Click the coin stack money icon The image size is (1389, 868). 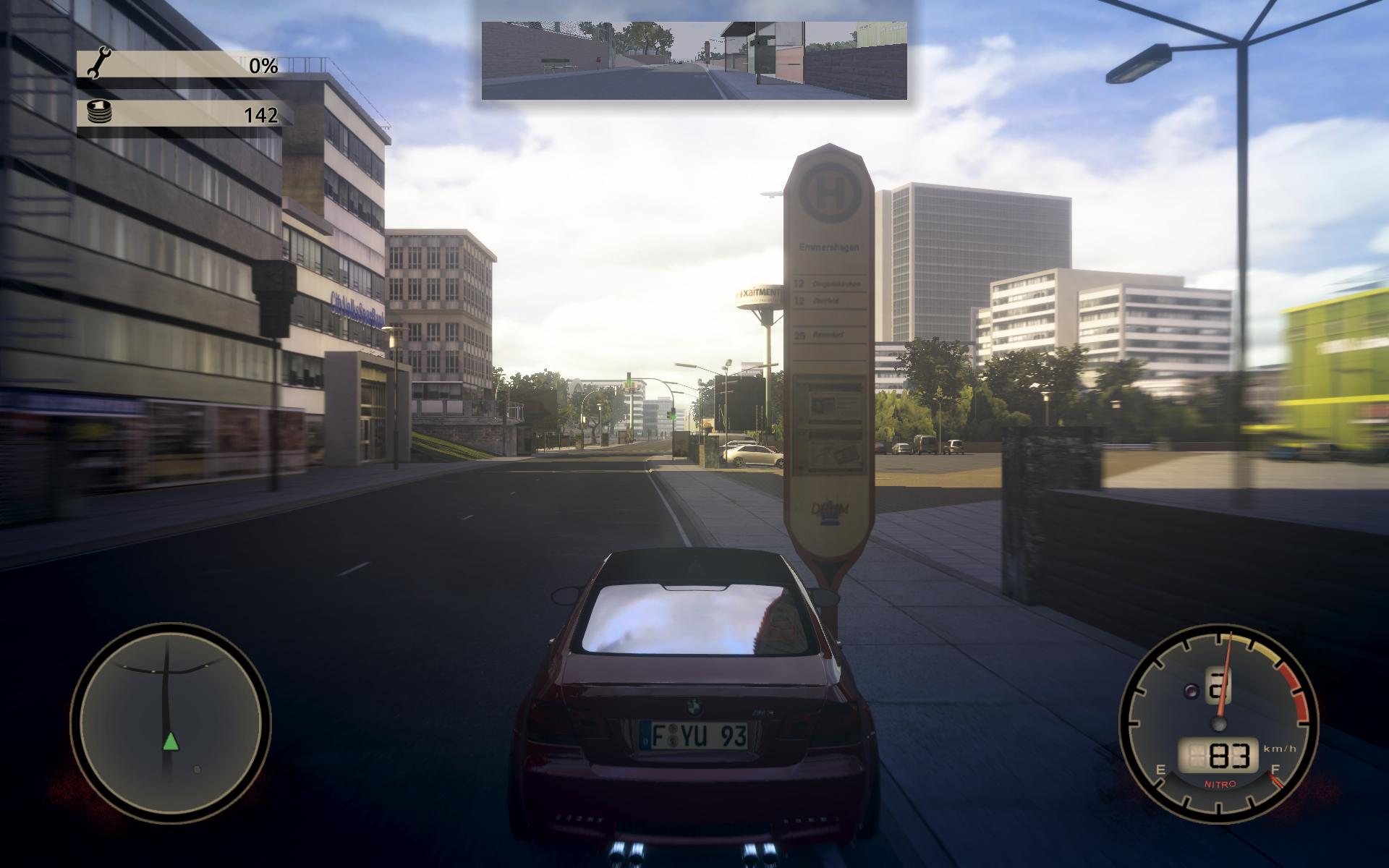pos(97,112)
